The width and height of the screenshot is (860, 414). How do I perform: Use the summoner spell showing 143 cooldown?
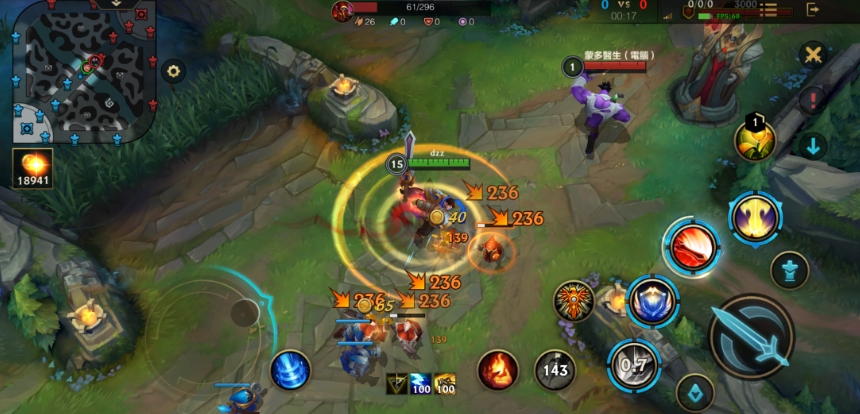pos(555,370)
